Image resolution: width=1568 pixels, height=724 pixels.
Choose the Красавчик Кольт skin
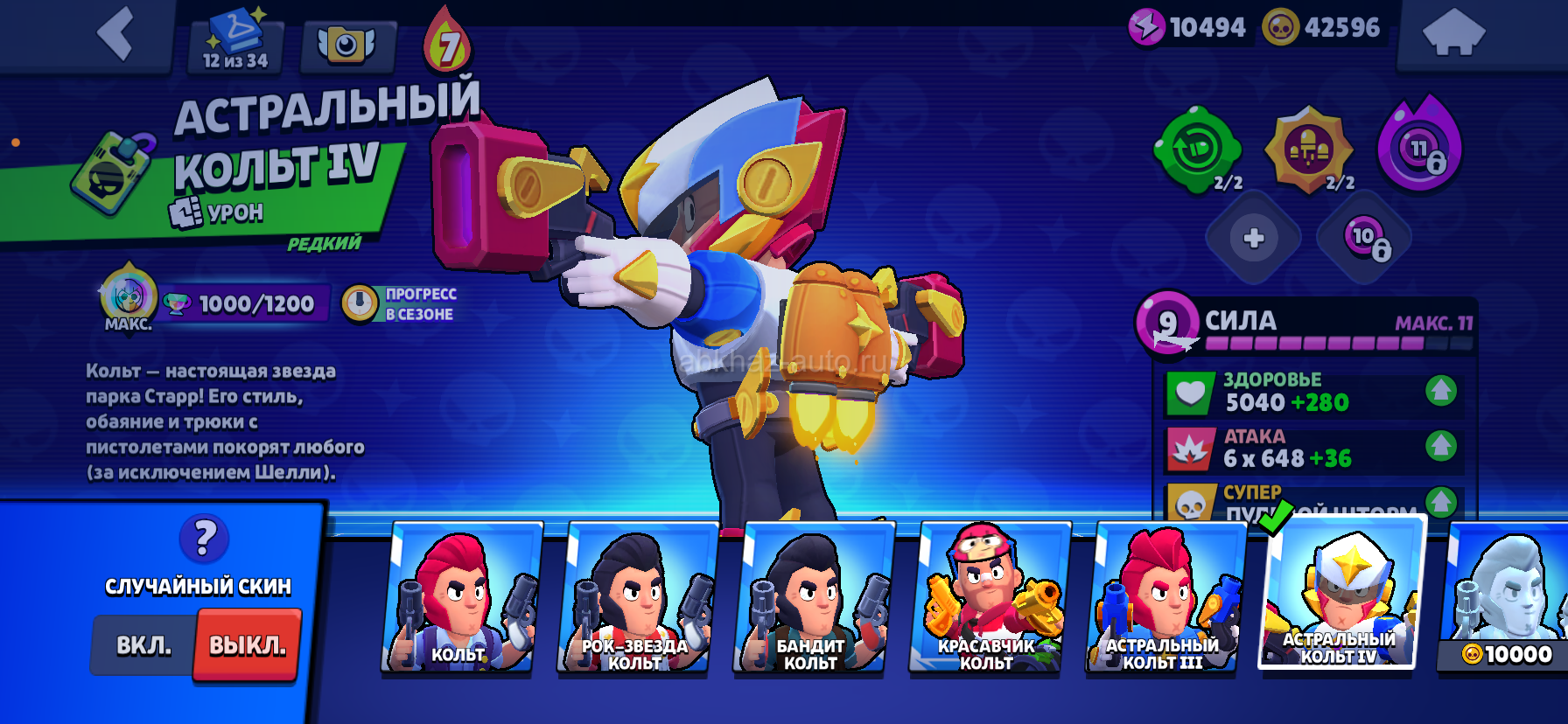point(987,599)
